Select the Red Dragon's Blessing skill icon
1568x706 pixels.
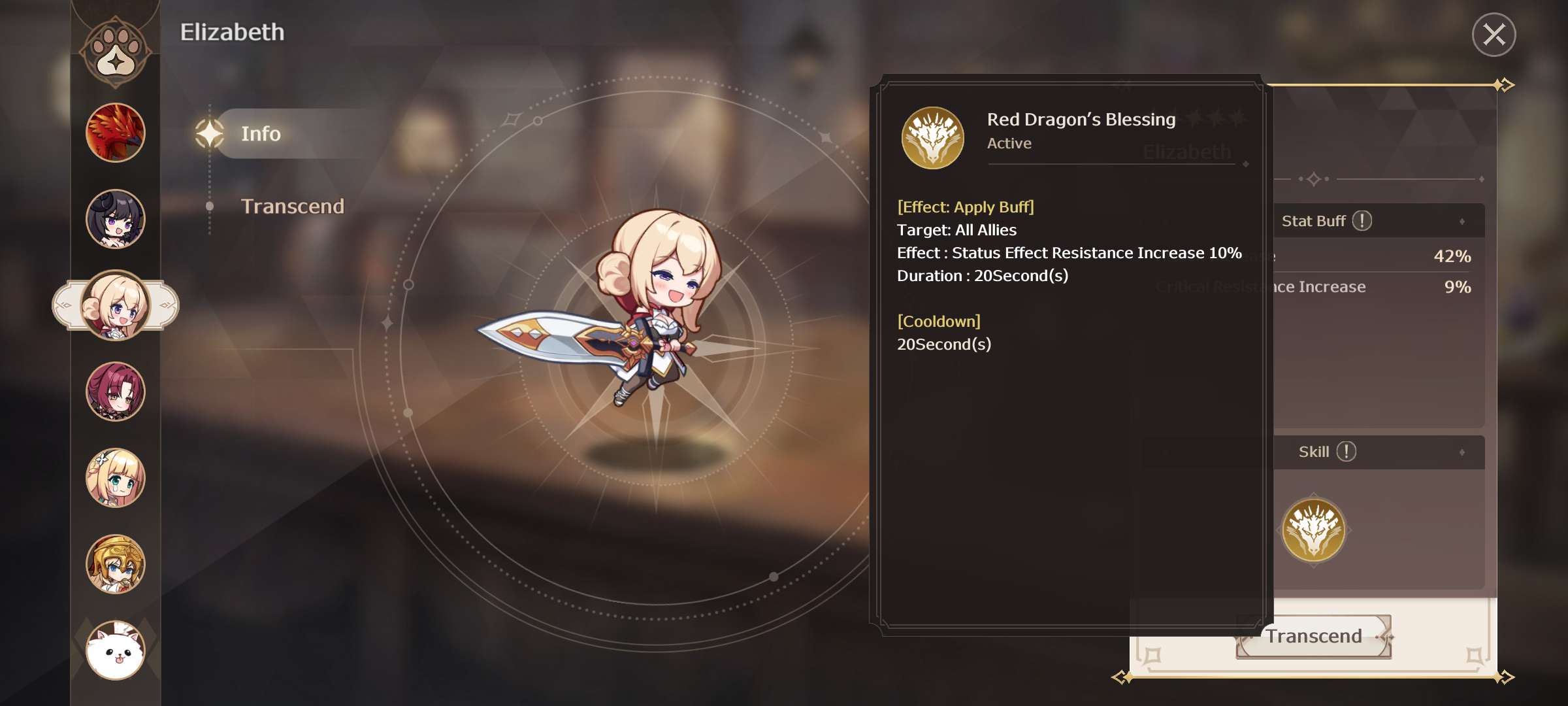(x=1313, y=530)
